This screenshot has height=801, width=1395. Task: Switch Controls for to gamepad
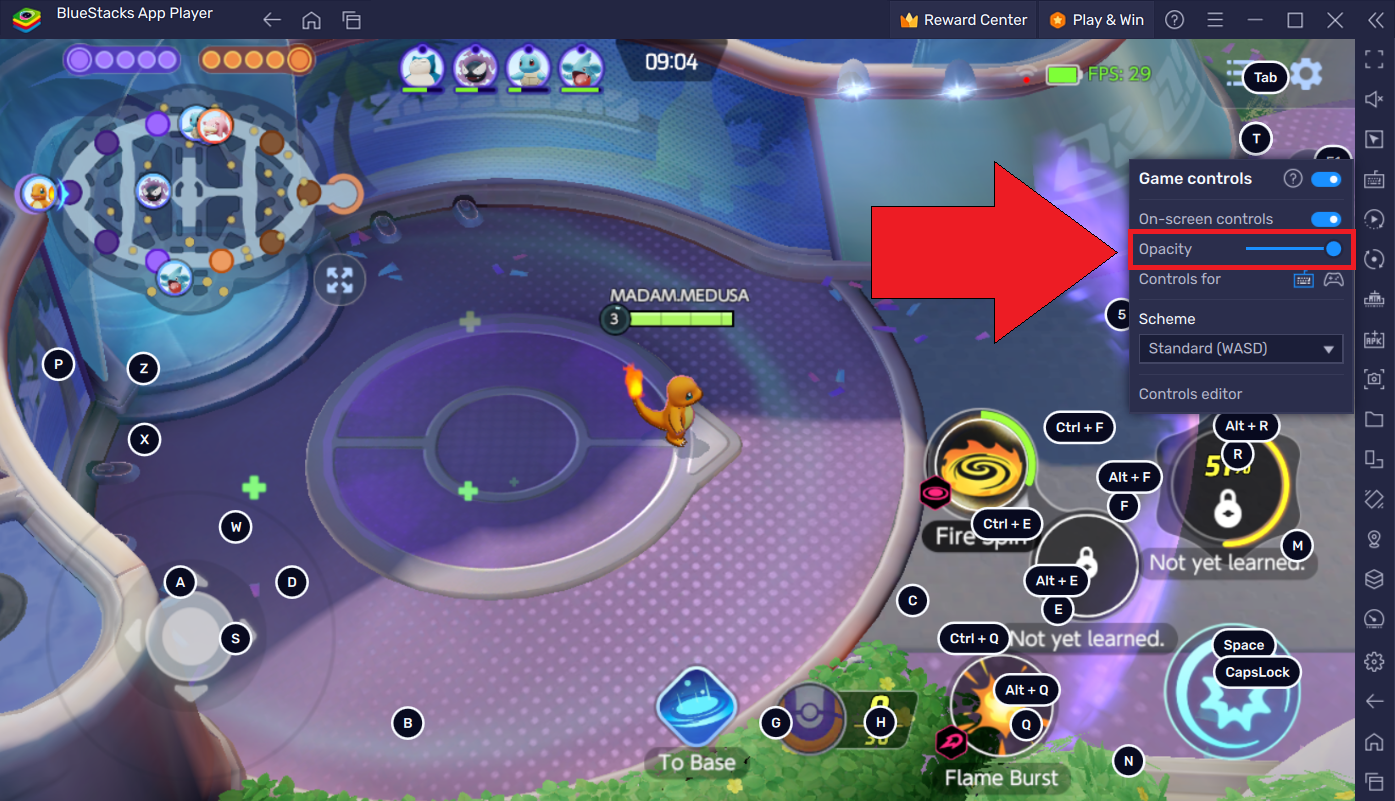click(1333, 280)
